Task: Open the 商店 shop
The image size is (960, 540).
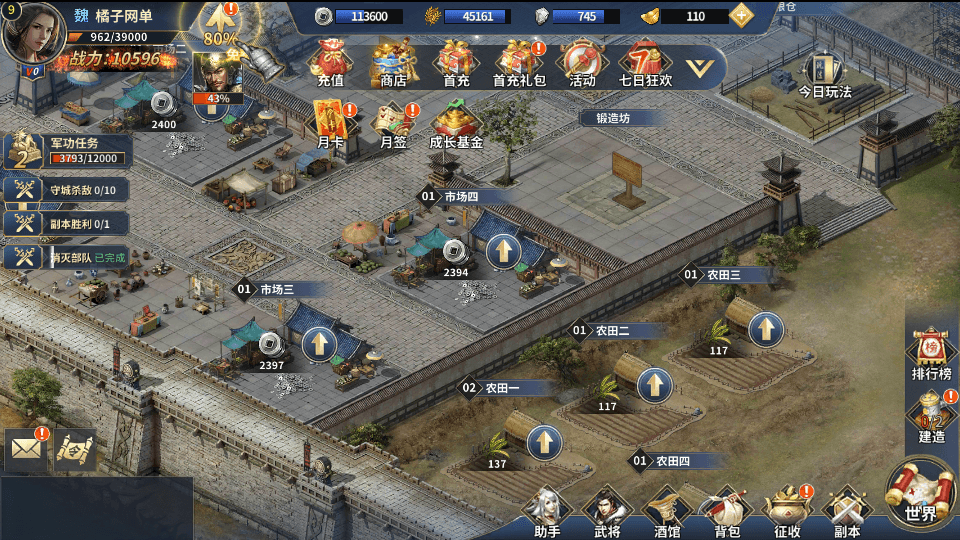Action: coord(393,62)
